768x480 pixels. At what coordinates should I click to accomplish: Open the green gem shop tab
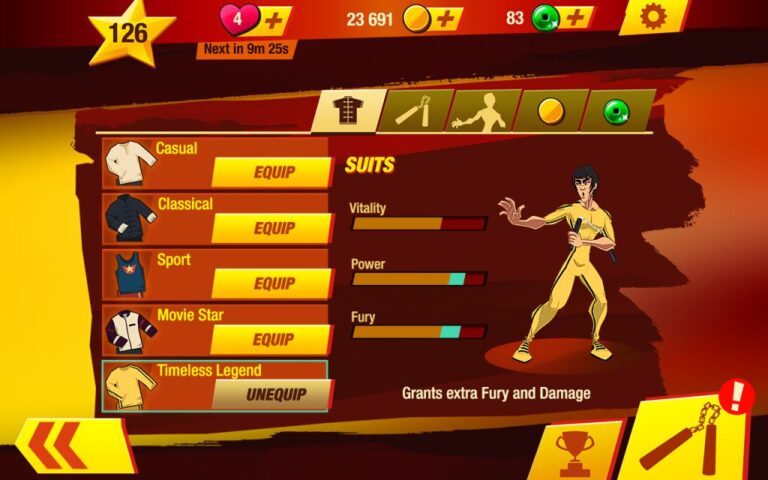pos(617,111)
